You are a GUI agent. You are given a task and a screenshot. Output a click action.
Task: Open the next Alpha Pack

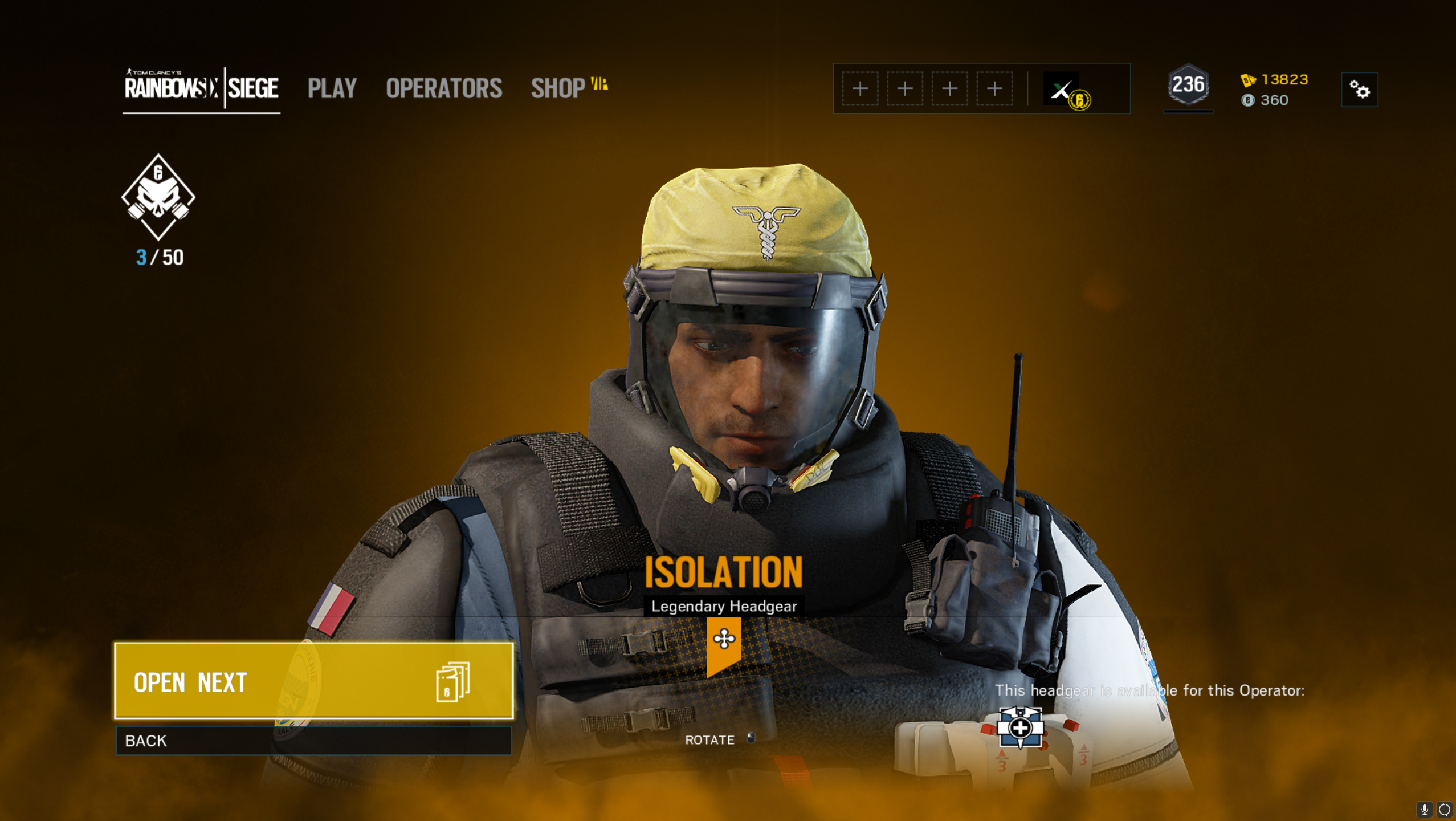[x=313, y=681]
